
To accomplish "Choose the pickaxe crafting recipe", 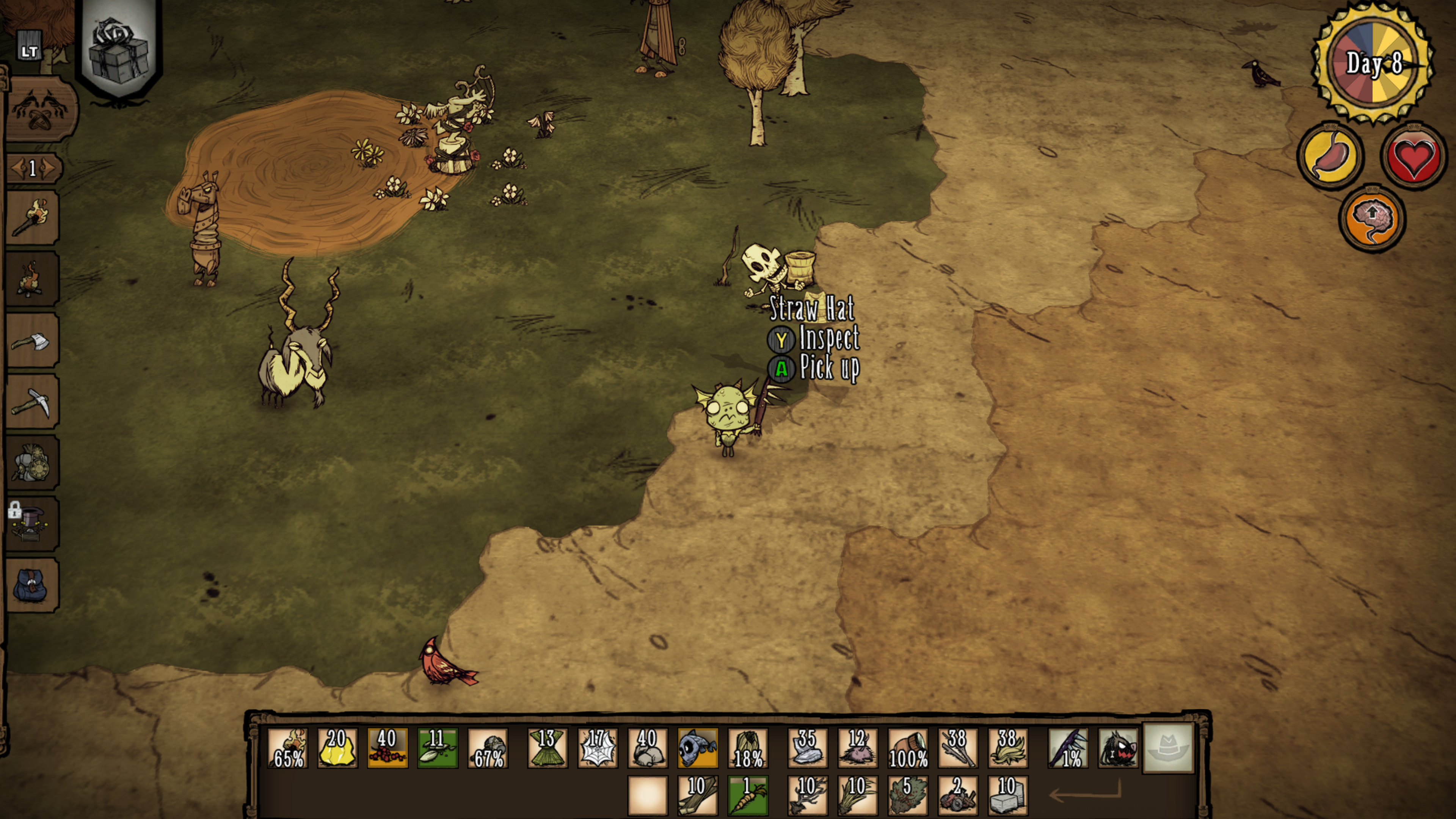I will (x=31, y=402).
